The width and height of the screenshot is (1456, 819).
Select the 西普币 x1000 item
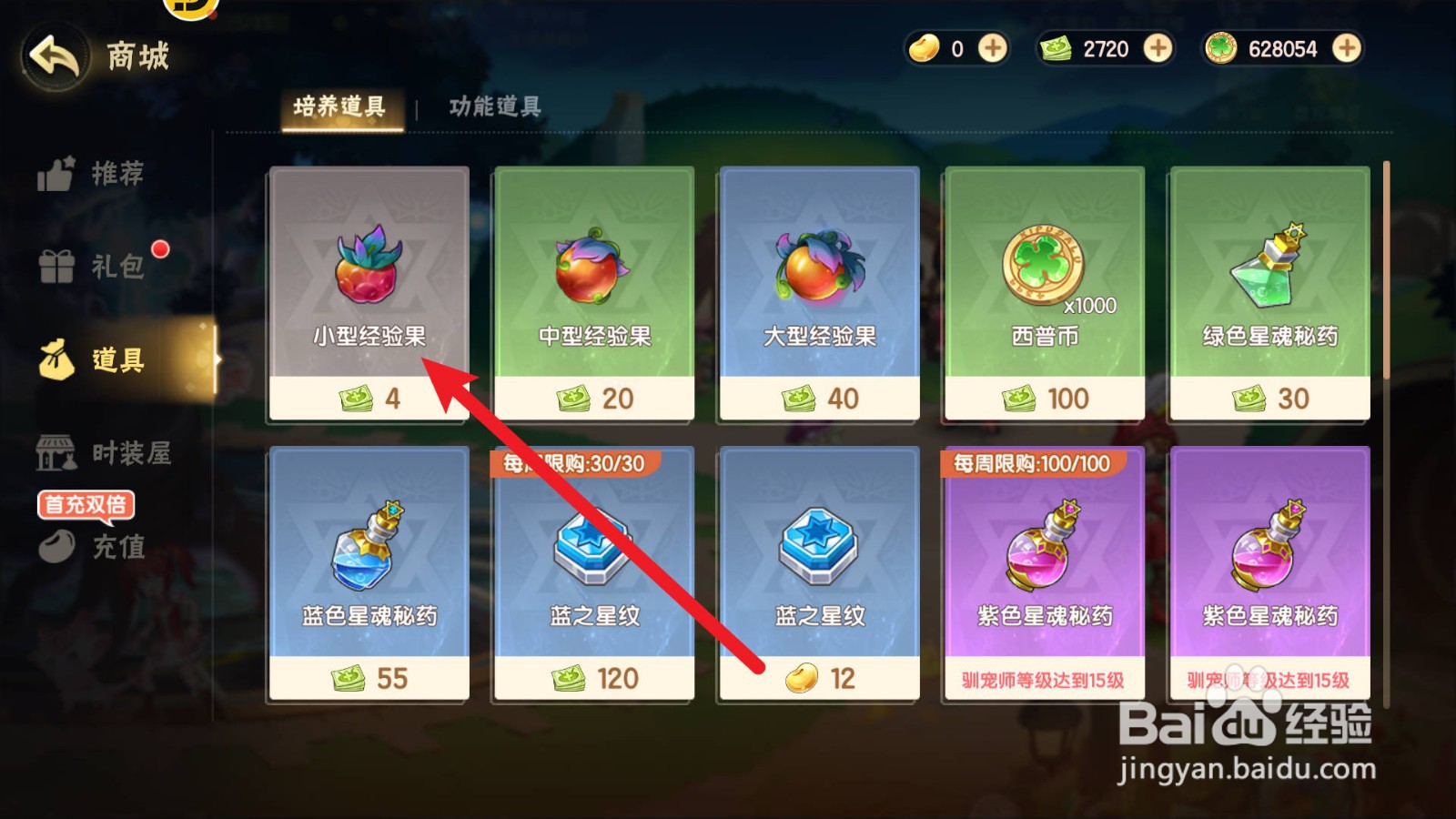(x=1044, y=291)
